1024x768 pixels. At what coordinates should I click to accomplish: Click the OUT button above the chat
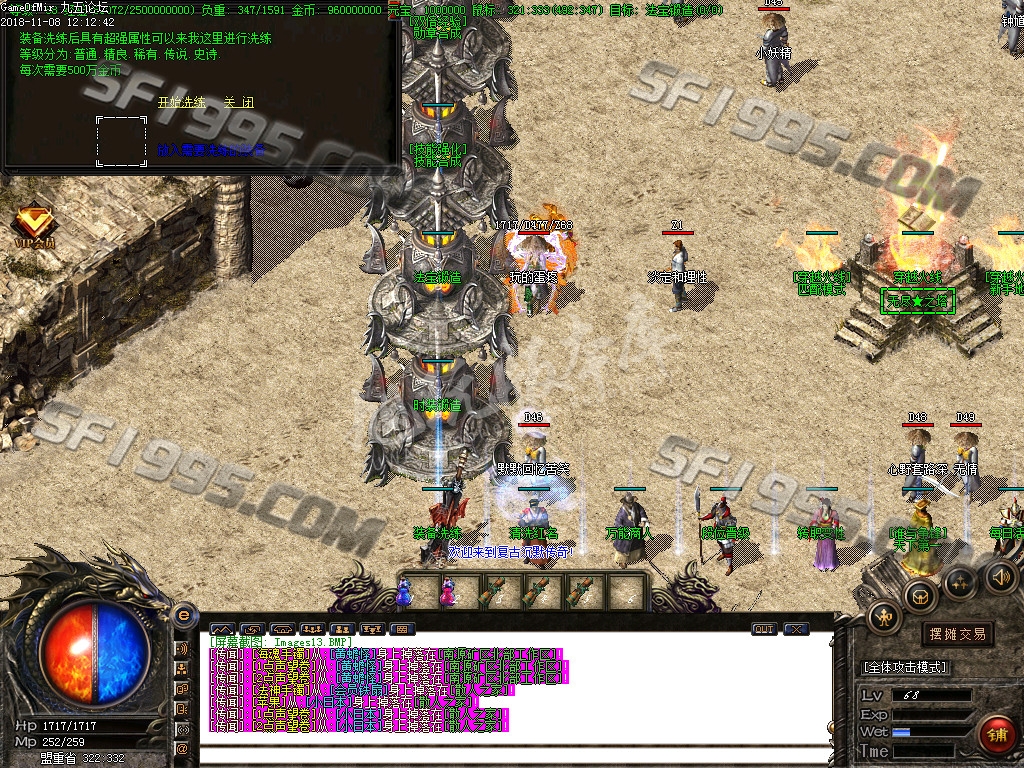pyautogui.click(x=764, y=629)
